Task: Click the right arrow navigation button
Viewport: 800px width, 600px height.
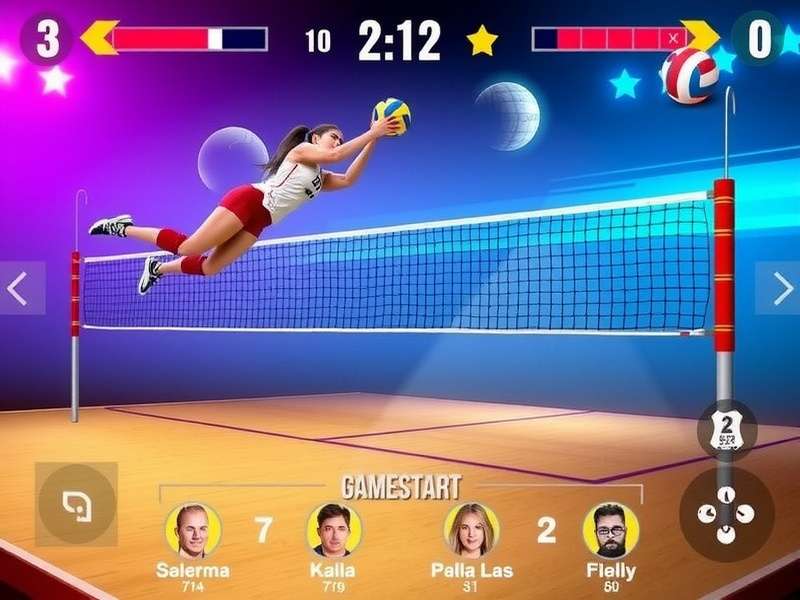Action: [x=778, y=288]
